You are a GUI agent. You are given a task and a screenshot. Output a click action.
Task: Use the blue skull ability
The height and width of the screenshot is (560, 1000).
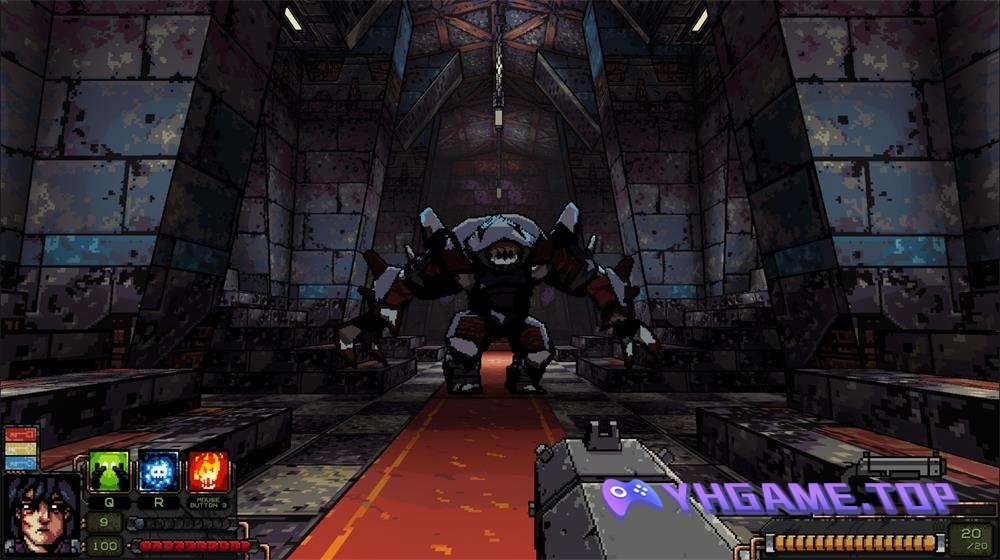pos(157,471)
